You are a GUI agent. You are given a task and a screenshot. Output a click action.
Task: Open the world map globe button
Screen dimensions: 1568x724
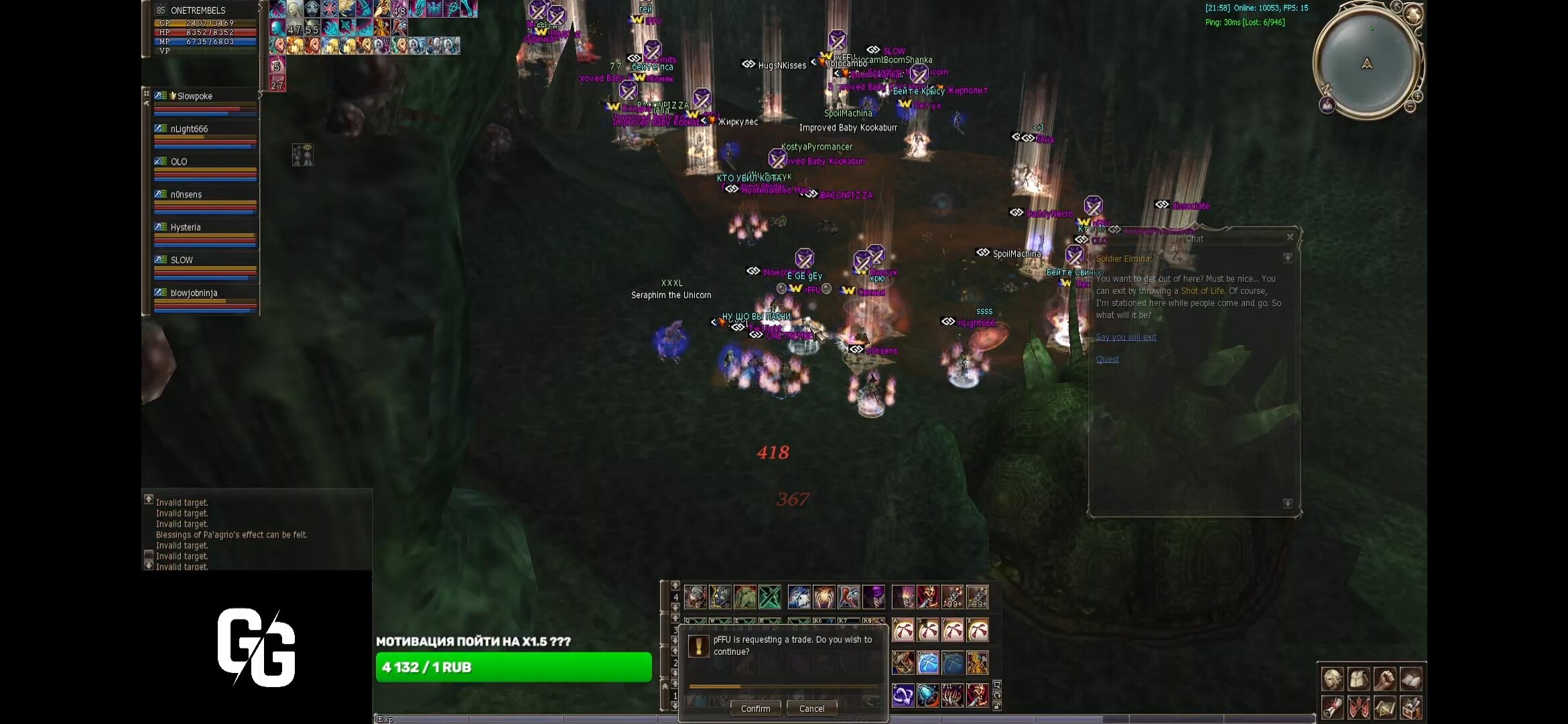pos(1413,15)
